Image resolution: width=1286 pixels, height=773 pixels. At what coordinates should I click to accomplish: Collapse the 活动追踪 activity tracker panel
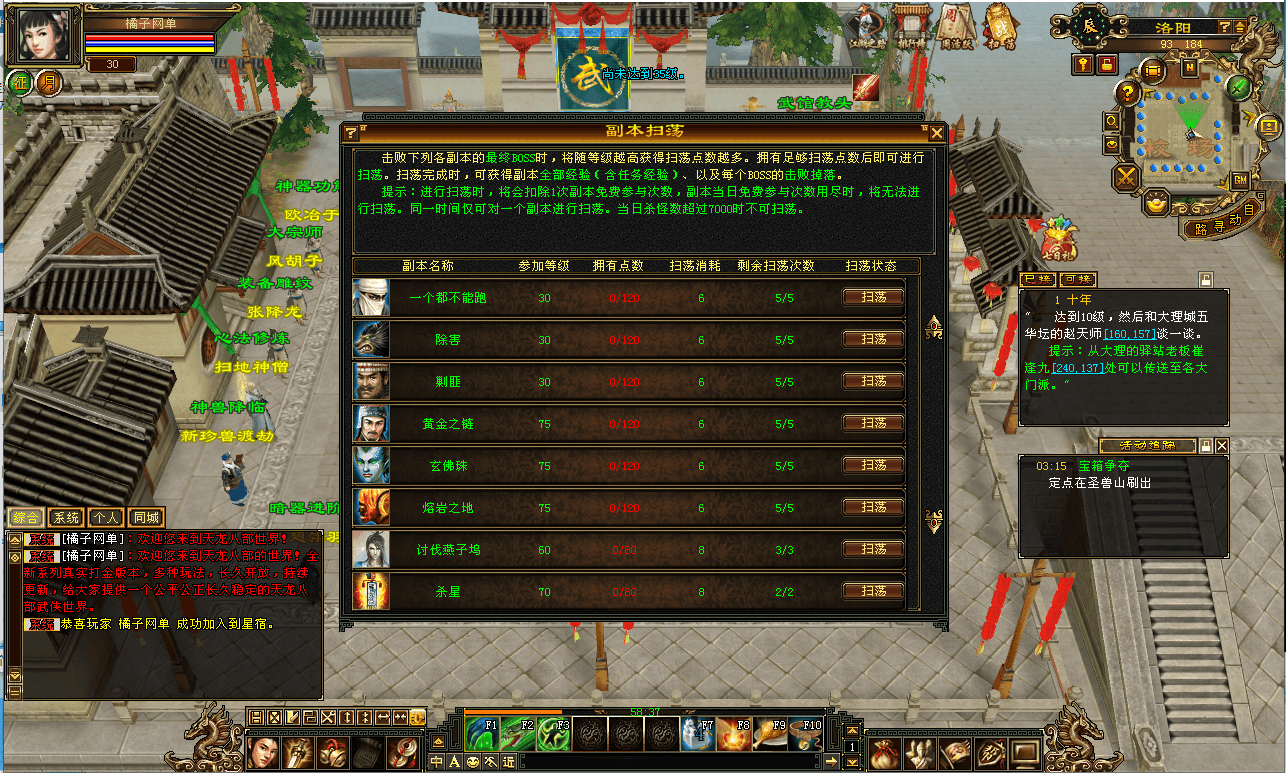[1222, 446]
